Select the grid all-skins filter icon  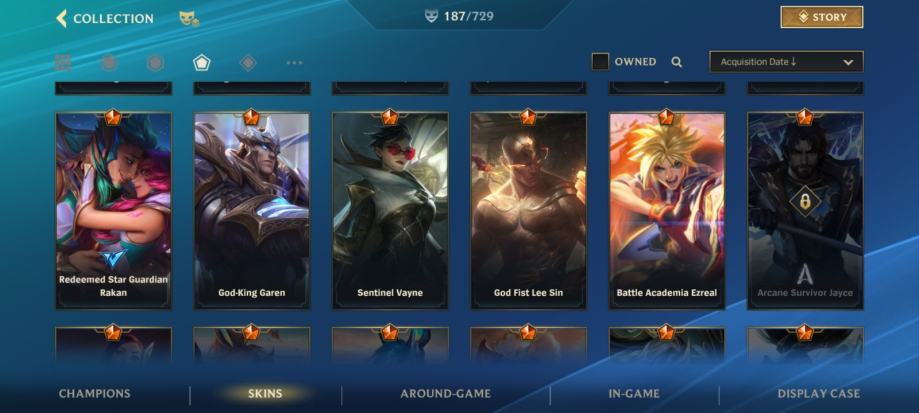point(63,63)
